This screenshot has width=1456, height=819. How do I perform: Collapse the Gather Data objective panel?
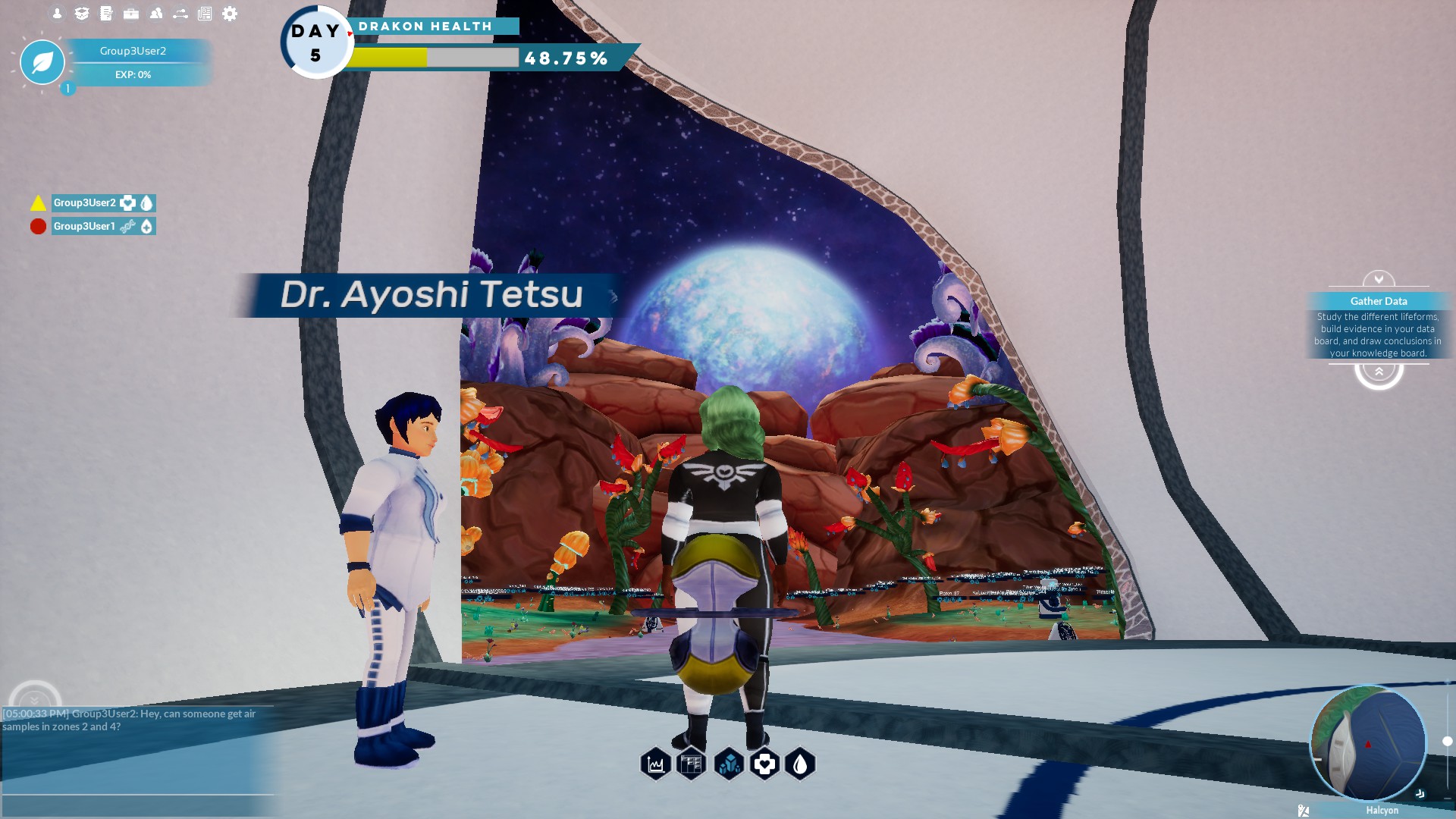click(x=1378, y=278)
